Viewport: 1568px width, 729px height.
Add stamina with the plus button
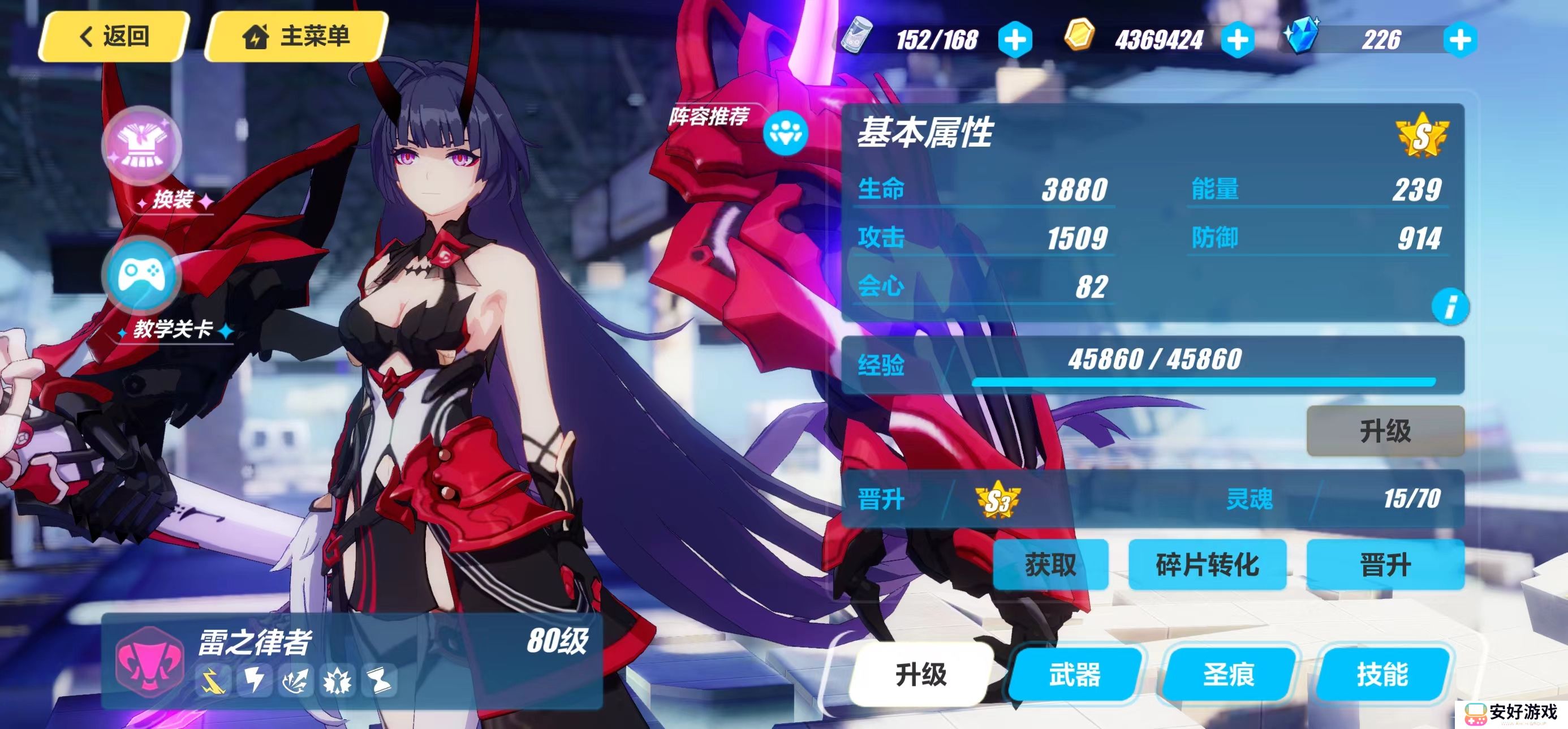1015,40
